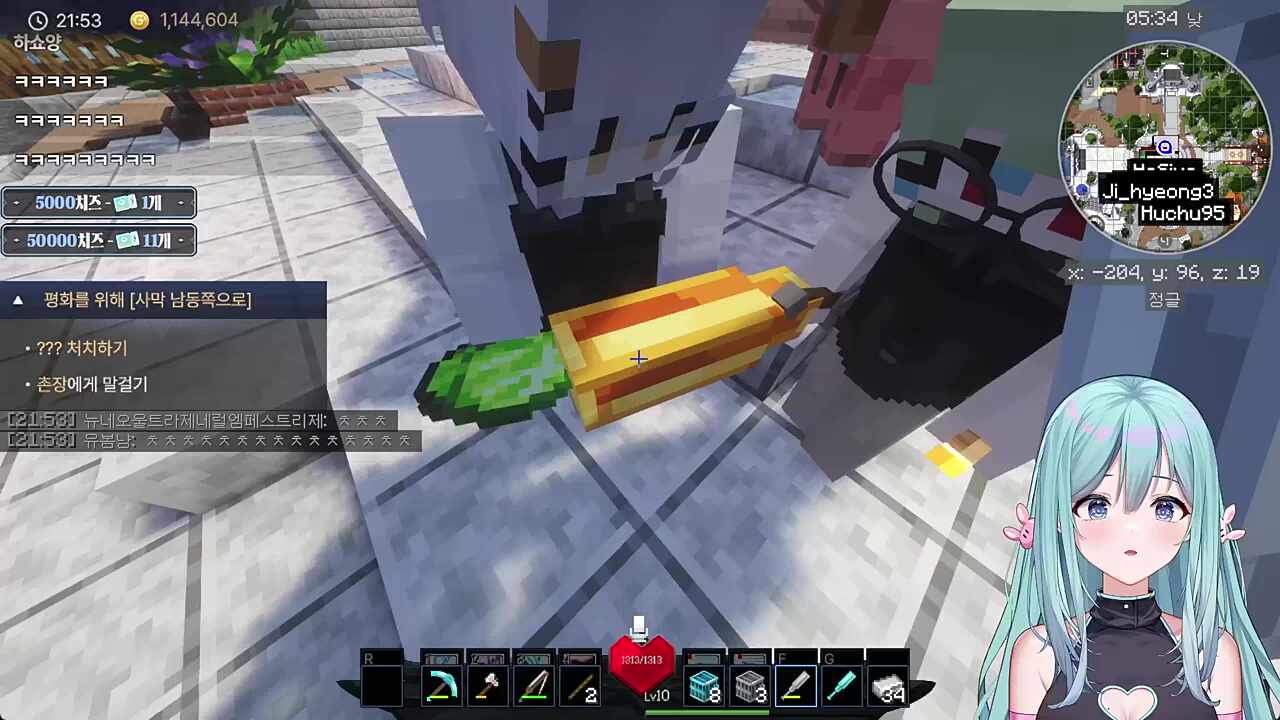Select the gray block stack of 3
Image resolution: width=1280 pixels, height=720 pixels.
pos(750,687)
